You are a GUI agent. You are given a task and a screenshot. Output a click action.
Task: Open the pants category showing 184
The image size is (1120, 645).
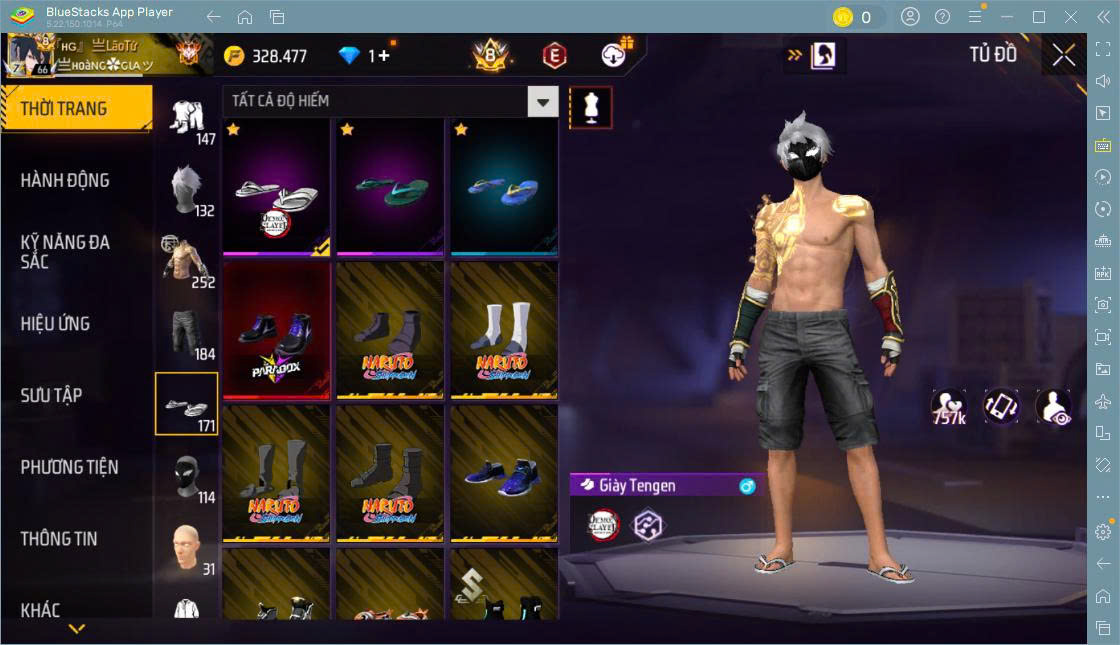click(187, 333)
